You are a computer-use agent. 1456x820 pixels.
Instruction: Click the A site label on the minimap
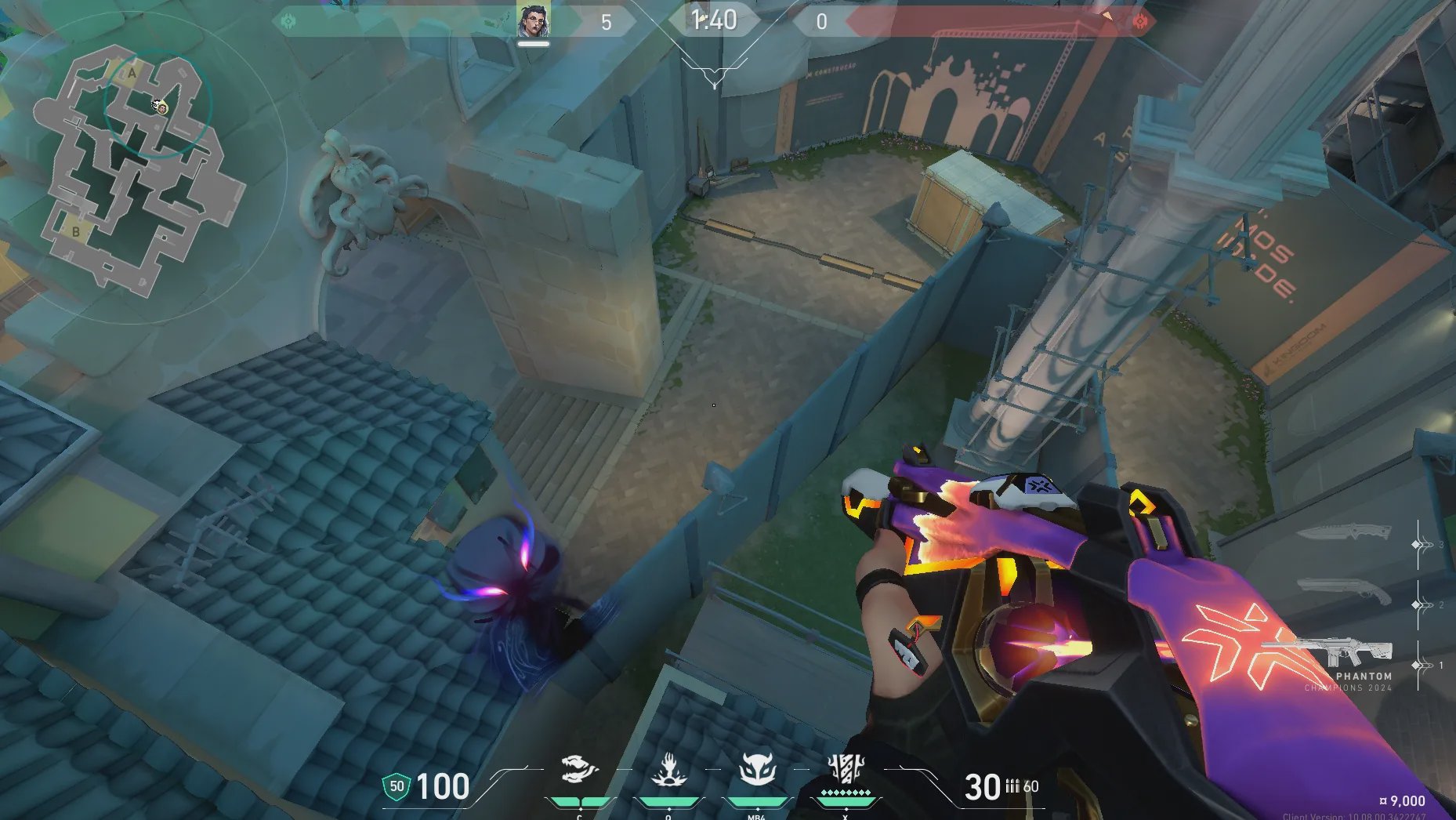click(x=132, y=74)
